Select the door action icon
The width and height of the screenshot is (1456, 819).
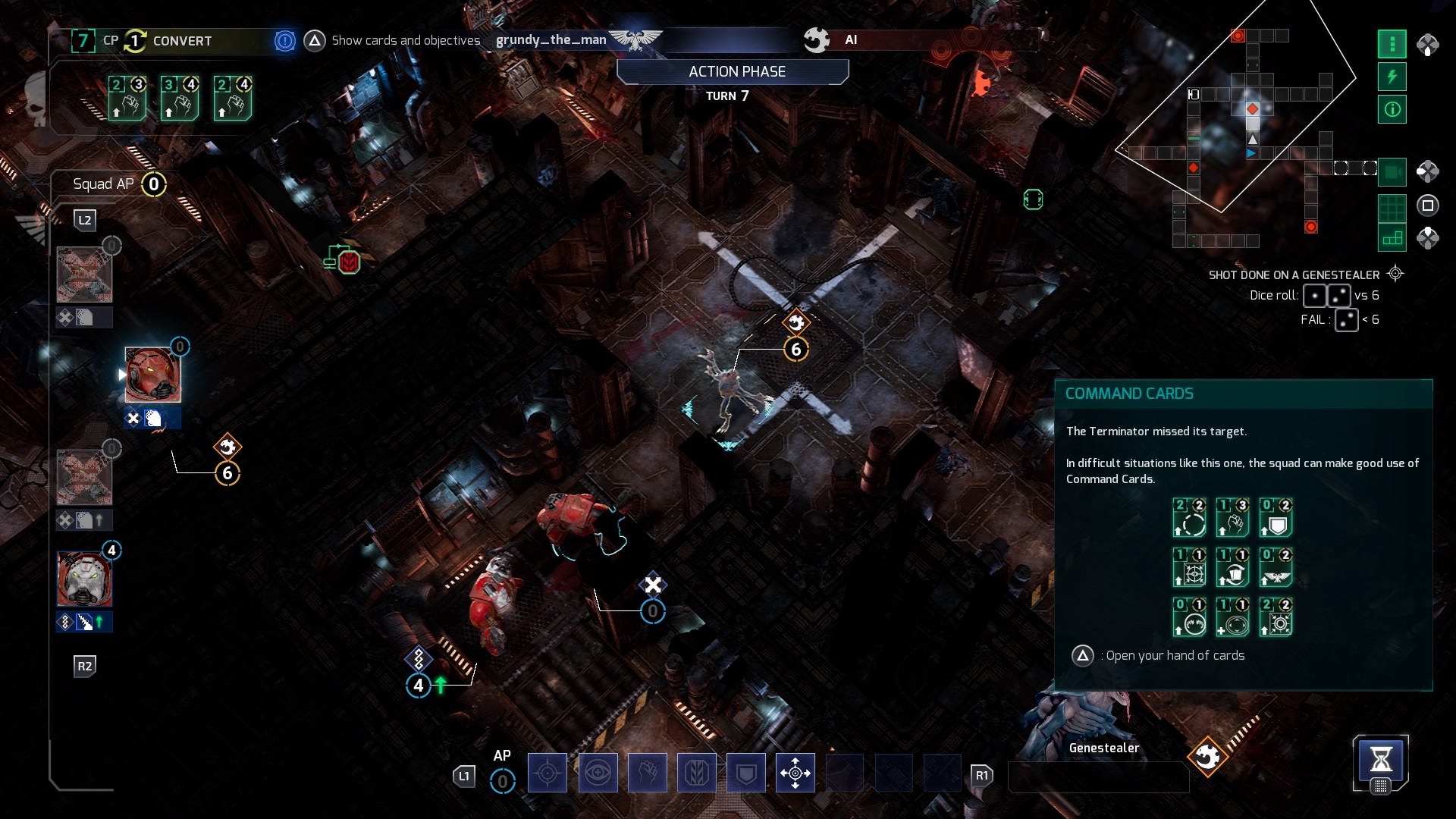(x=696, y=773)
